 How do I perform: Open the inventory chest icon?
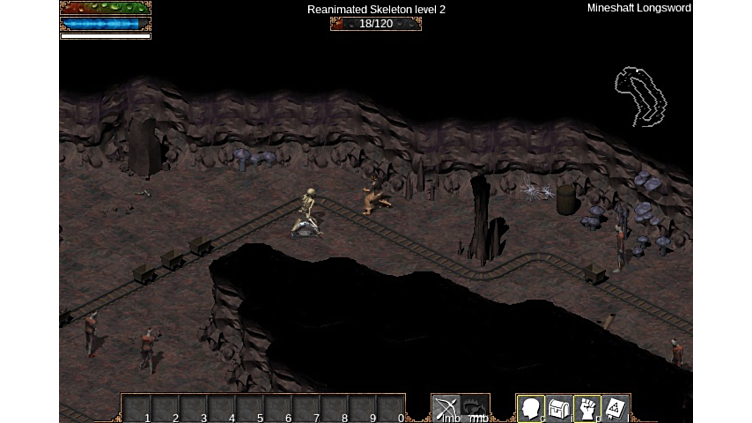558,408
